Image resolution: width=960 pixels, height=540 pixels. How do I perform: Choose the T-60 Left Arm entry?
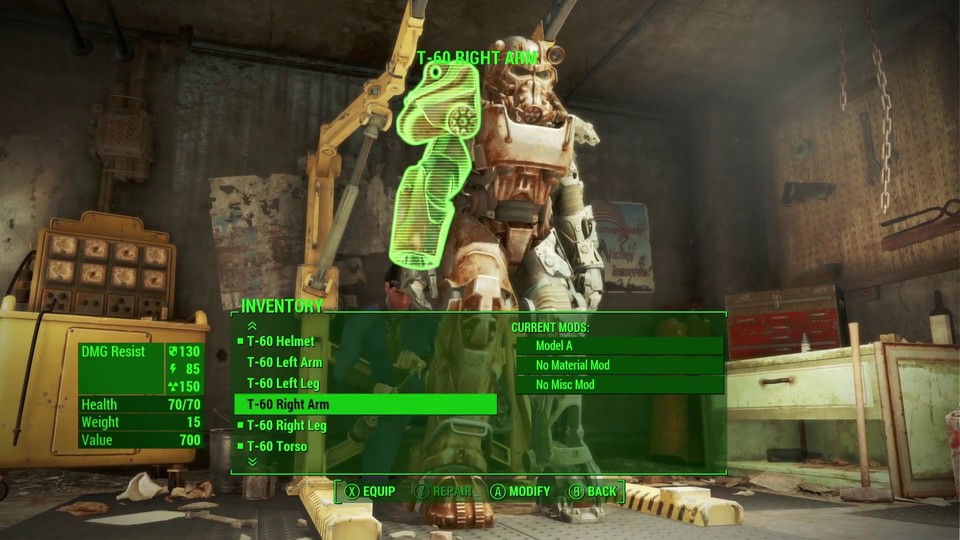(x=285, y=363)
